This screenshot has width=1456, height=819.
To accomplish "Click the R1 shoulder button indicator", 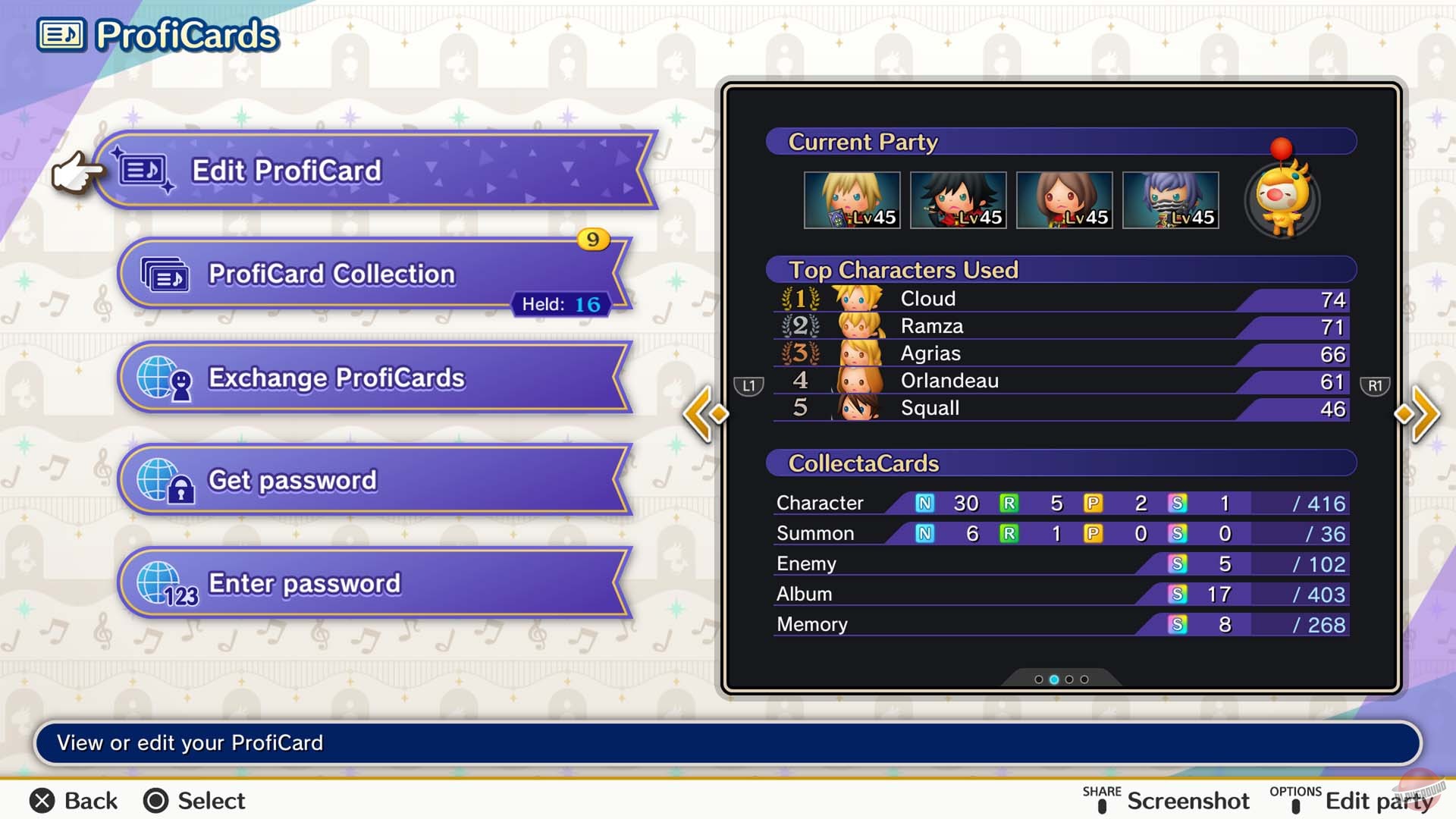I will click(x=1375, y=386).
